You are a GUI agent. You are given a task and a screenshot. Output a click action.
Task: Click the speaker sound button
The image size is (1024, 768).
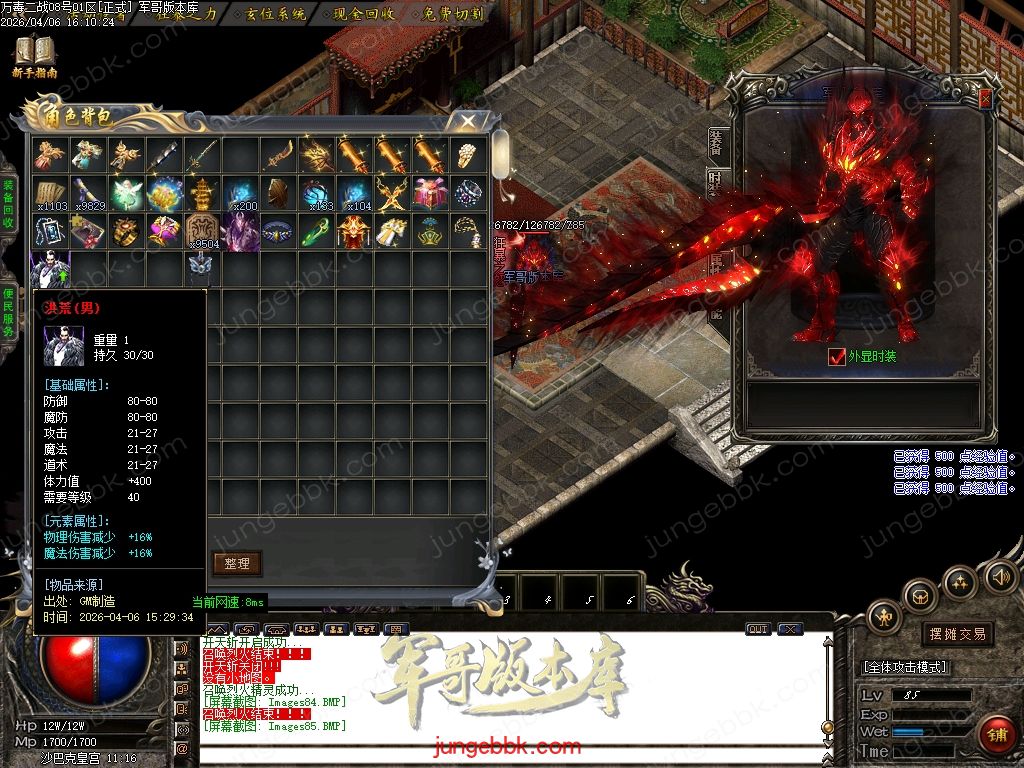tap(1000, 576)
